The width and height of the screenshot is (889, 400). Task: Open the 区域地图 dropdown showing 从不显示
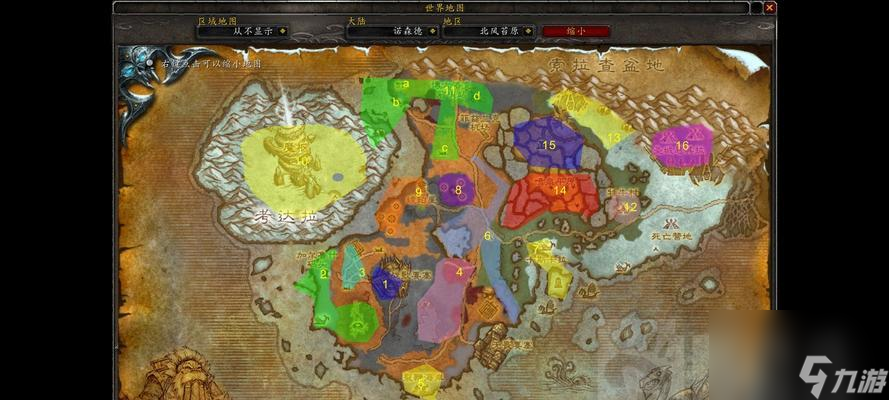(x=282, y=31)
